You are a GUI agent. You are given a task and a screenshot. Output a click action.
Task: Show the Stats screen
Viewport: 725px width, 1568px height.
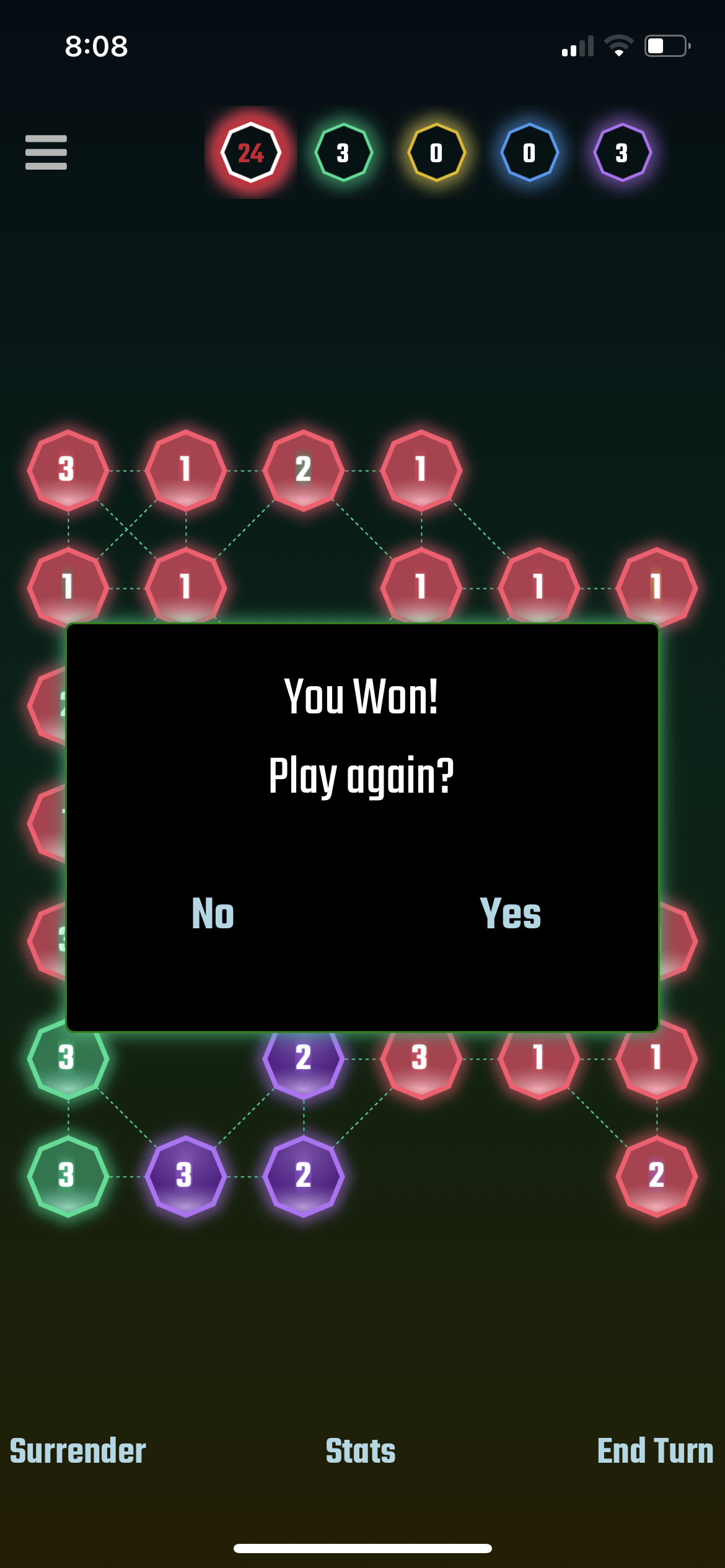(x=361, y=1451)
